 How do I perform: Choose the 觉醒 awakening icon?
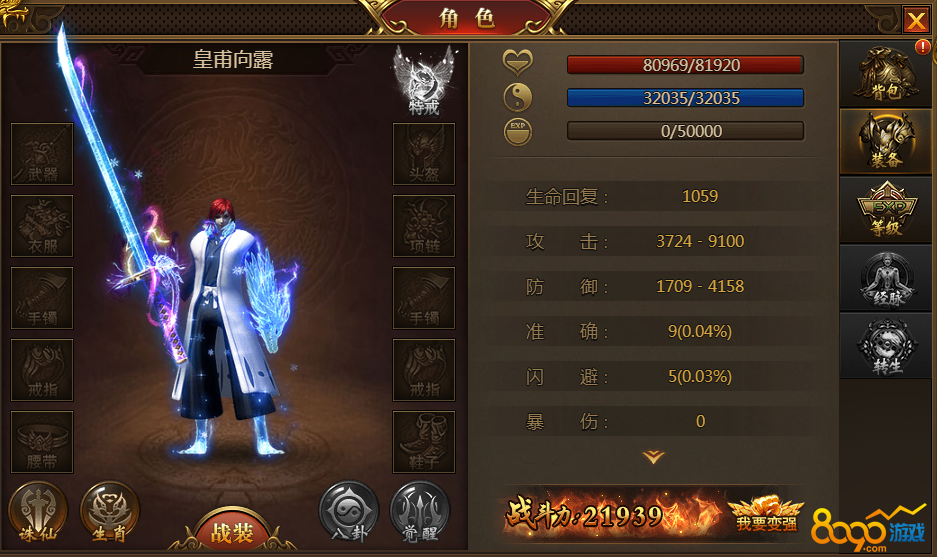point(419,513)
